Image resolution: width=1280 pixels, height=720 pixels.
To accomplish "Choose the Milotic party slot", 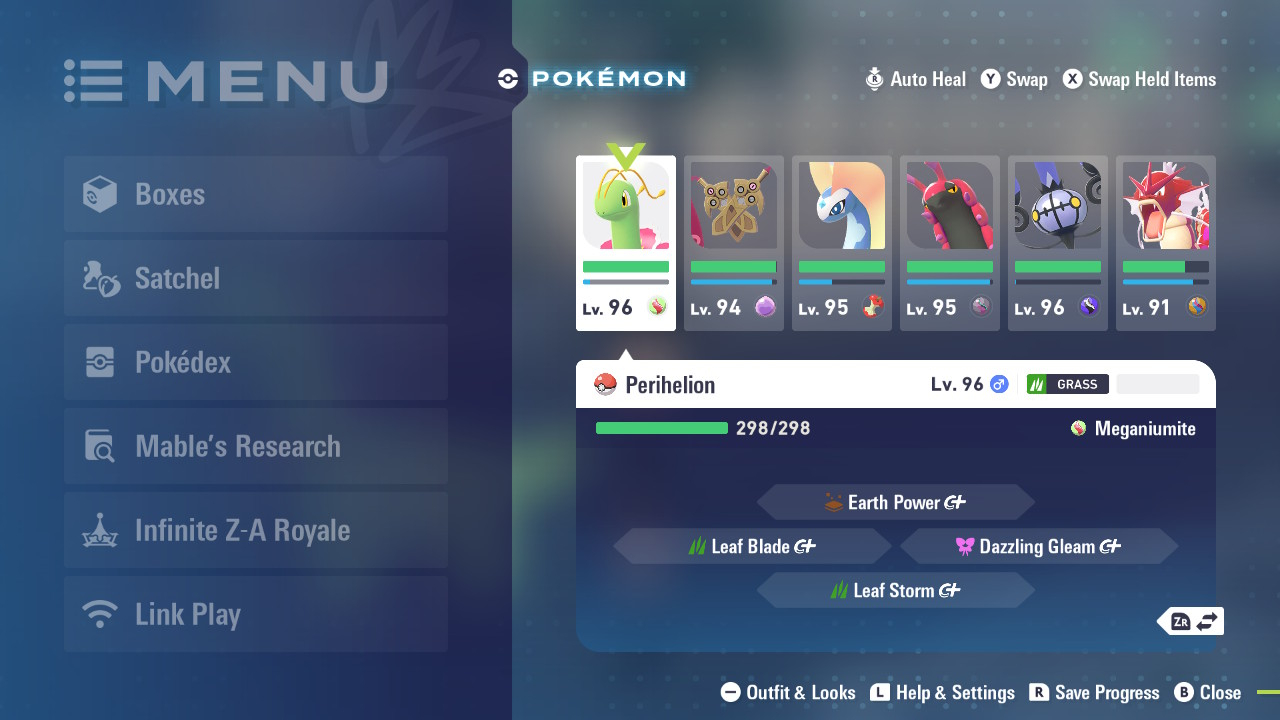I will [x=842, y=243].
